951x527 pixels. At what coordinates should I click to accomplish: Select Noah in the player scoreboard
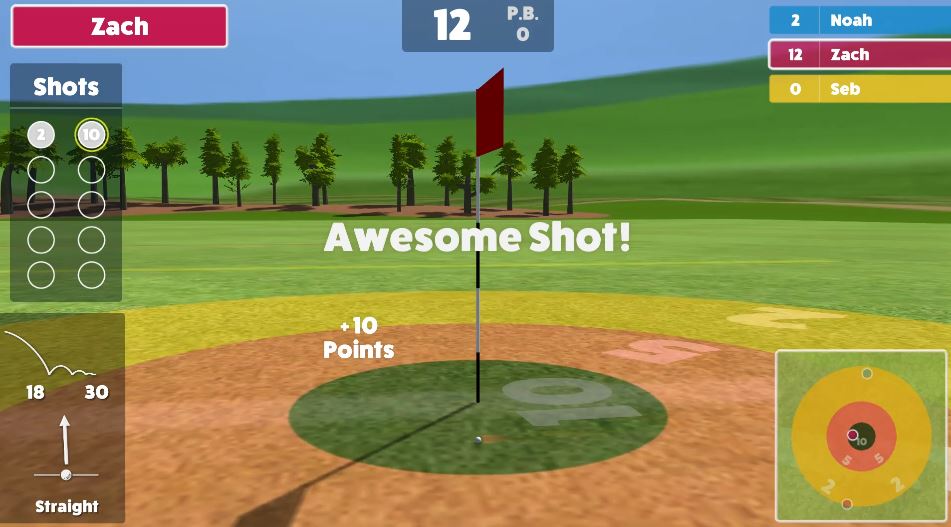858,20
